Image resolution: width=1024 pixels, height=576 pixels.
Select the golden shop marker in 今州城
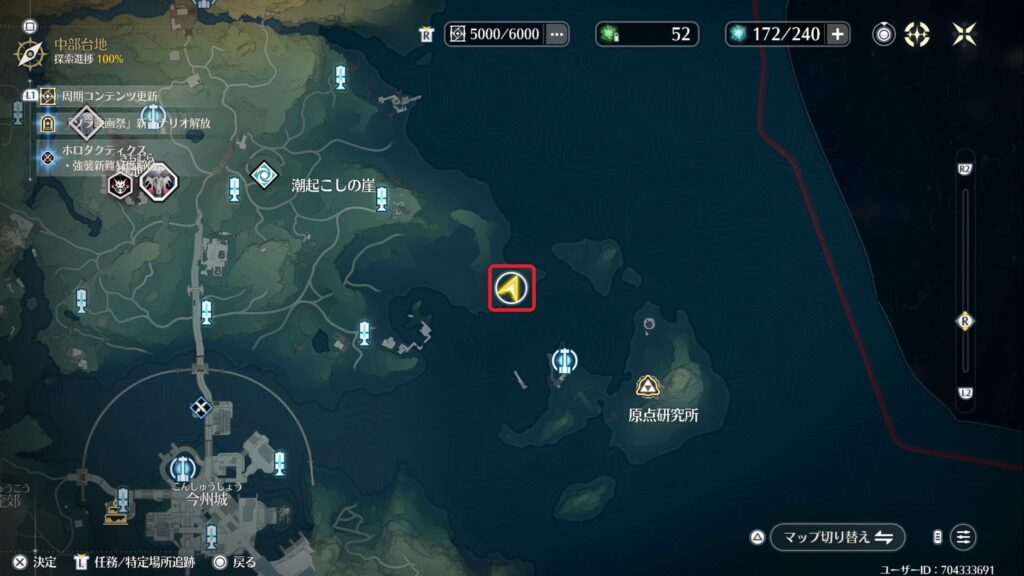coord(116,515)
